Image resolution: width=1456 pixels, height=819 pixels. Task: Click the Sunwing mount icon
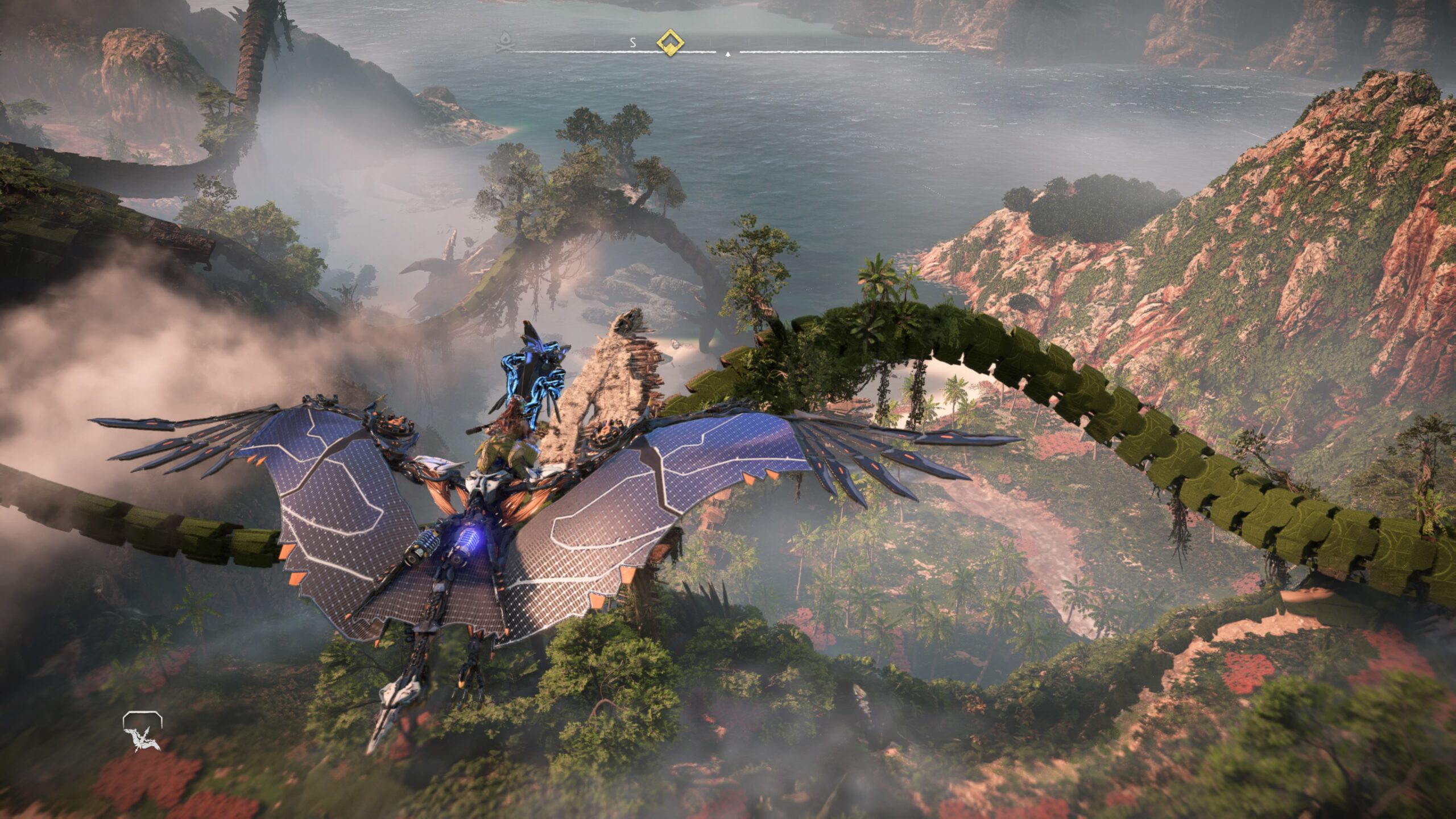coord(142,731)
